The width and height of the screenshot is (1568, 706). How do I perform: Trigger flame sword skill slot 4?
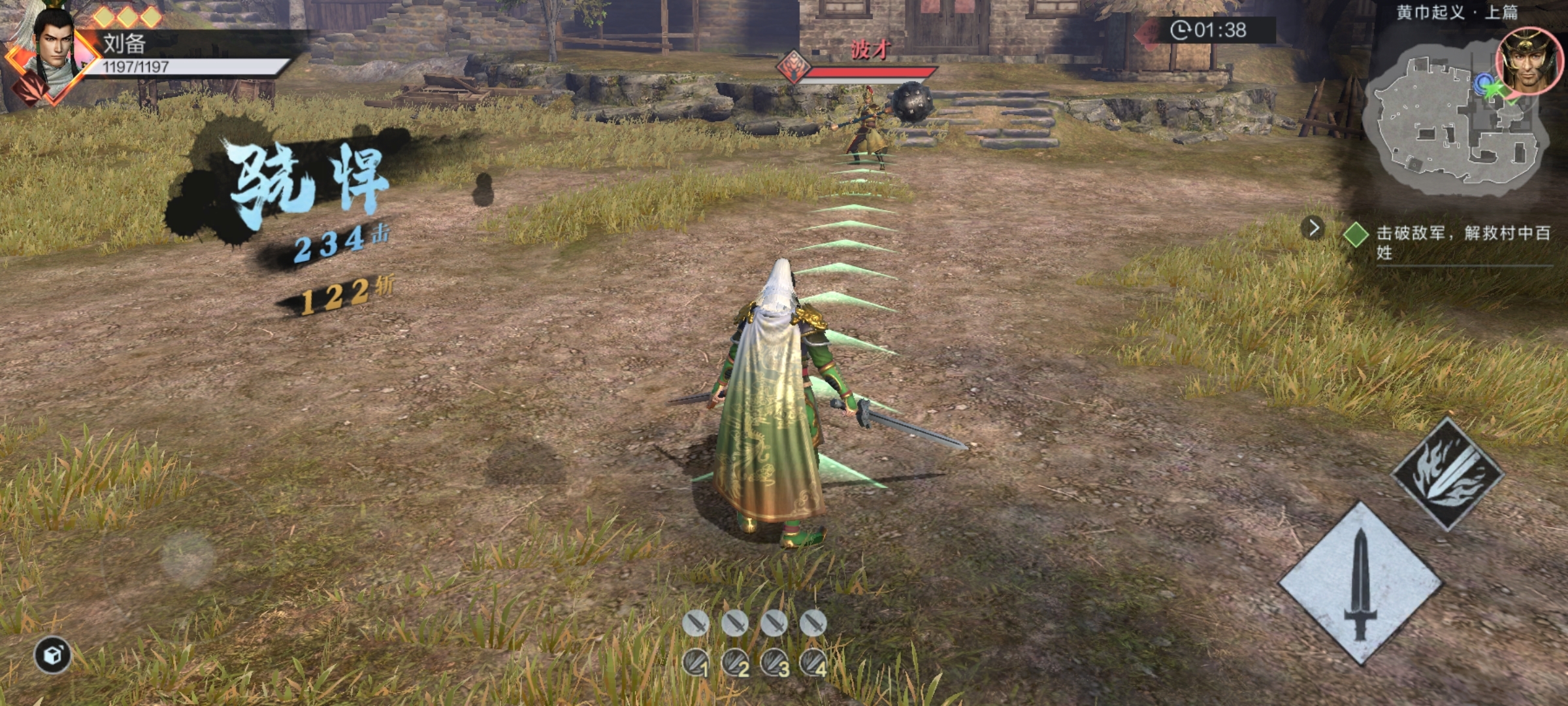coord(814,664)
